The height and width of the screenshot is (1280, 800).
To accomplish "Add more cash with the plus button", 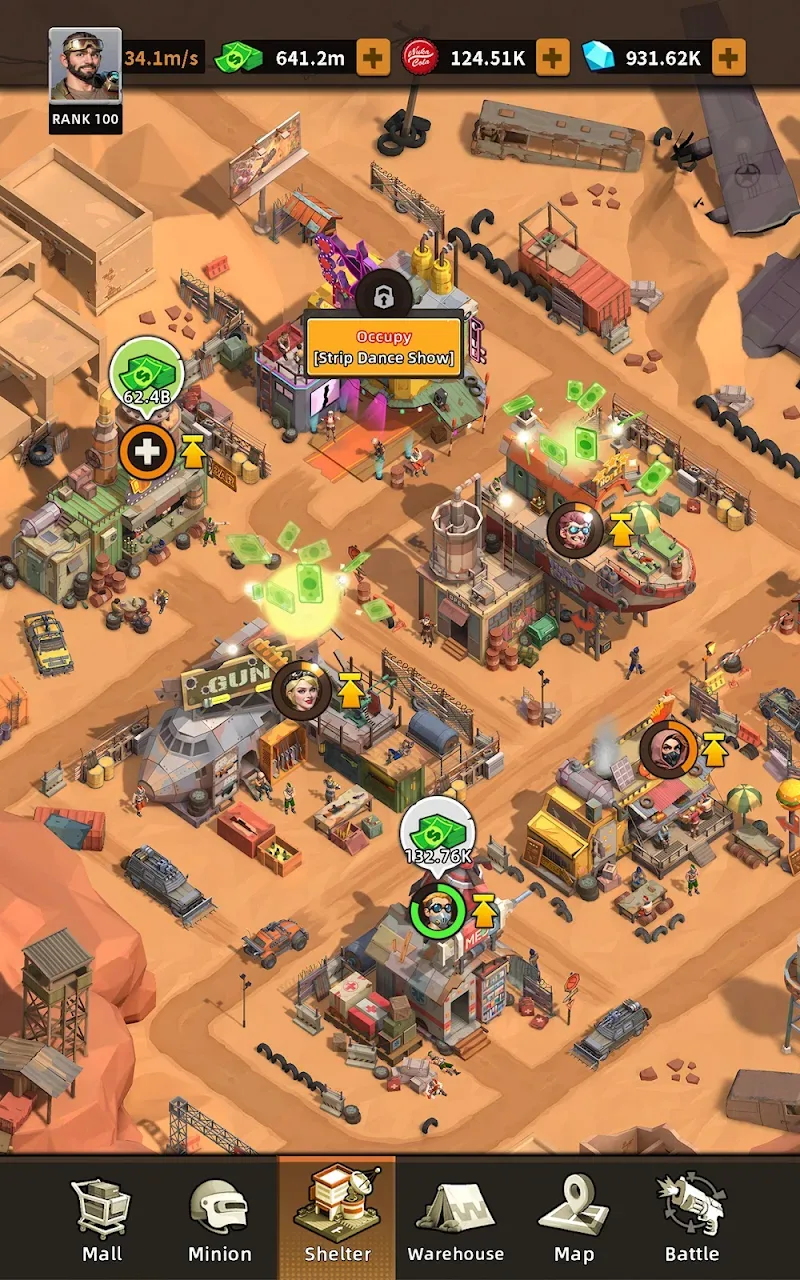I will coord(373,58).
